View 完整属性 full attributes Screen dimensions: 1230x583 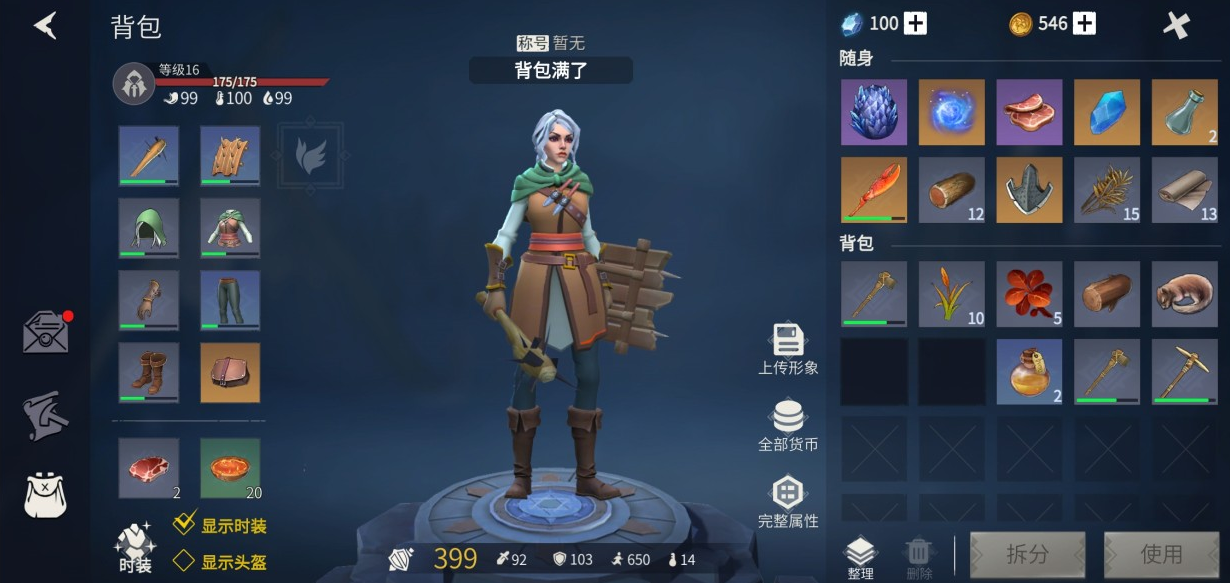788,500
